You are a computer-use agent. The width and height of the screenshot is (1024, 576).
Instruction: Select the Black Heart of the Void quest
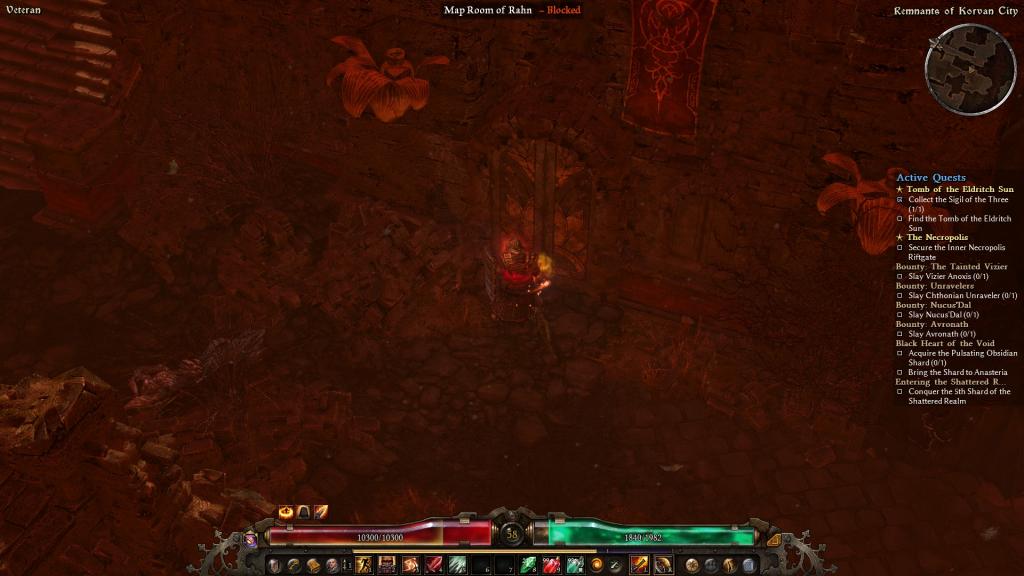click(x=945, y=343)
